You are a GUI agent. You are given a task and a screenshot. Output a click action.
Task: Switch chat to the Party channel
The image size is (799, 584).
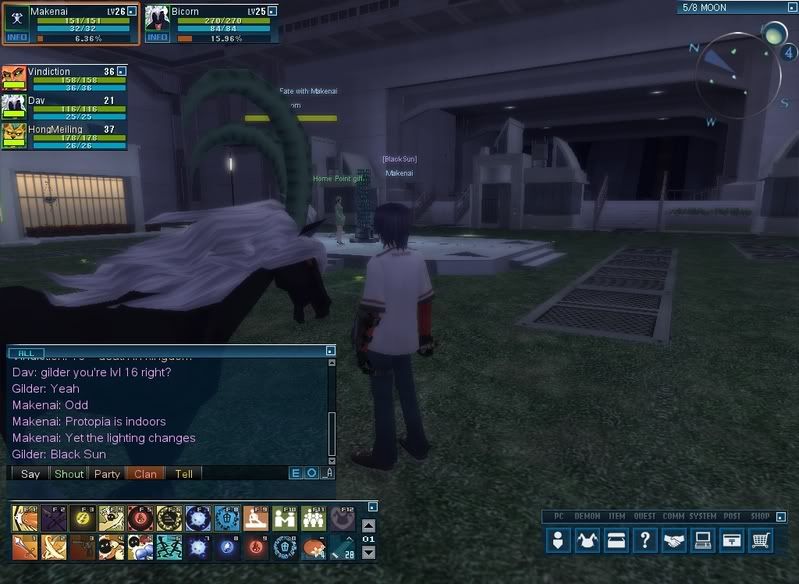[x=107, y=474]
